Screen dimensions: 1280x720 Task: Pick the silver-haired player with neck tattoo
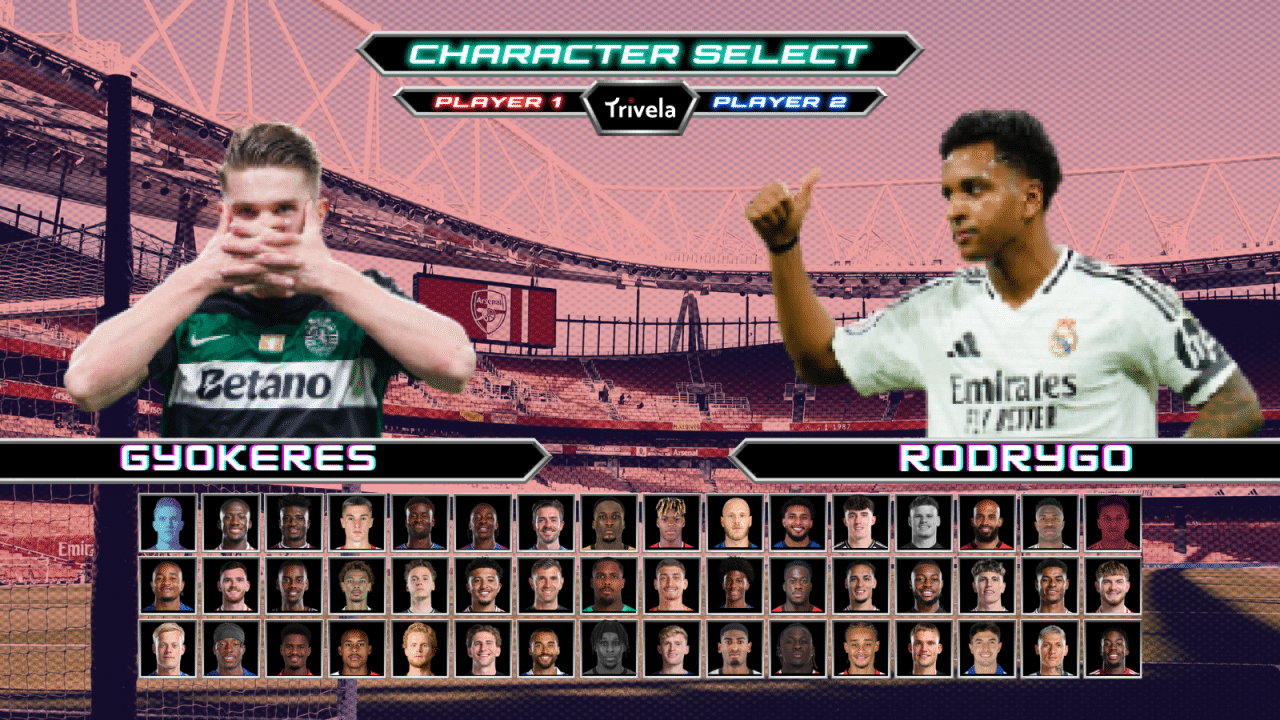tap(1049, 648)
